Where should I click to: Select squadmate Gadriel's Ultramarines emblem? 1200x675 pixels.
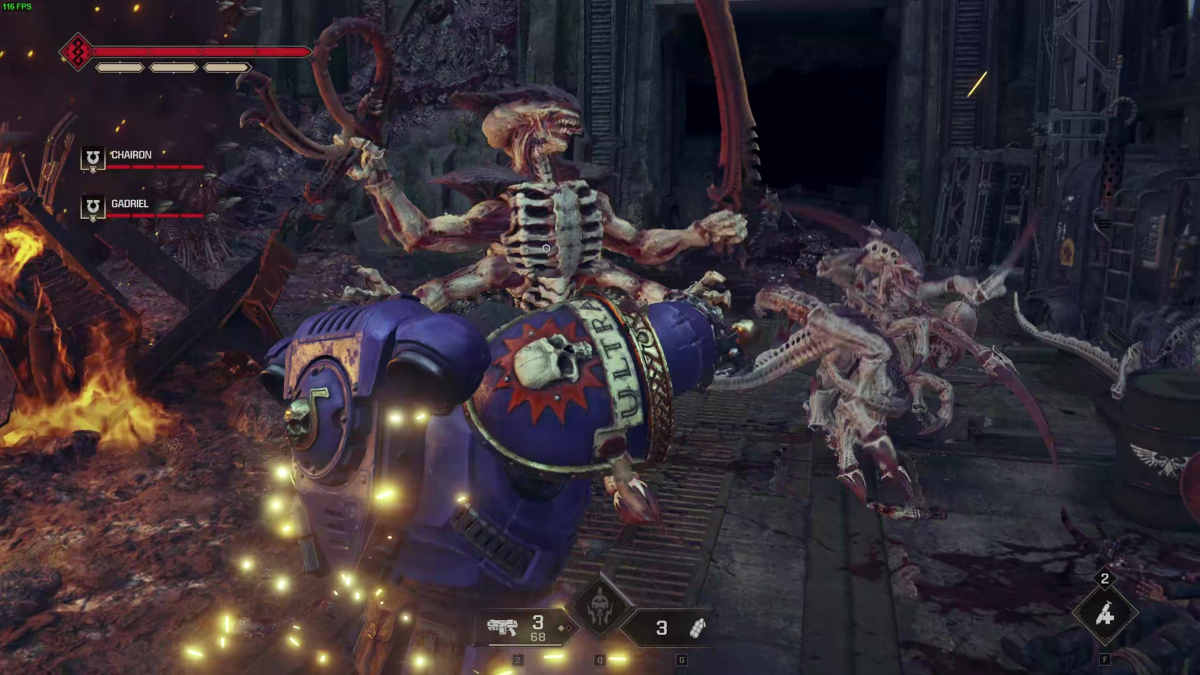pos(93,207)
